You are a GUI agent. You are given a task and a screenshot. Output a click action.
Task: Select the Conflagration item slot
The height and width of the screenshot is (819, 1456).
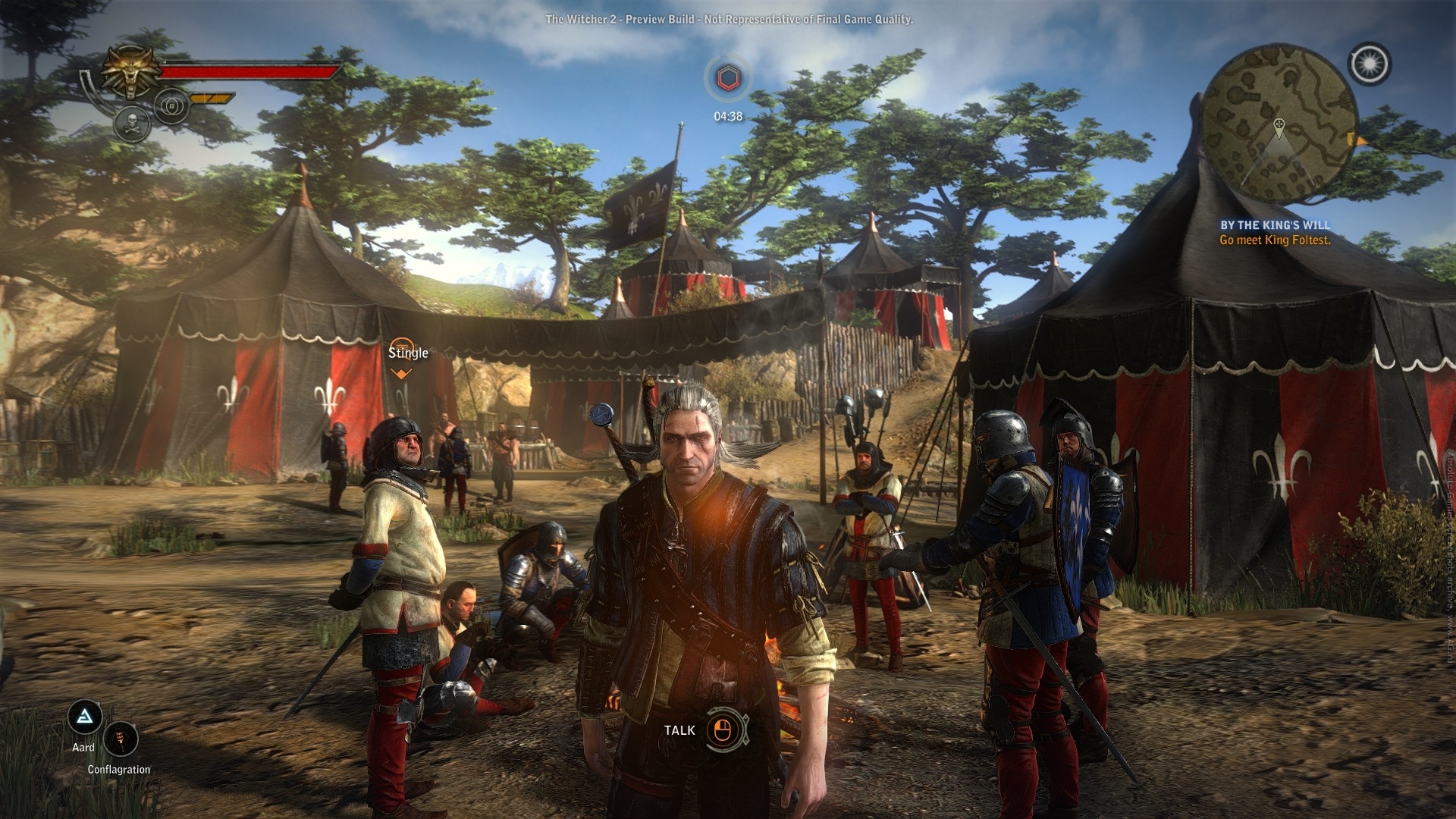121,739
